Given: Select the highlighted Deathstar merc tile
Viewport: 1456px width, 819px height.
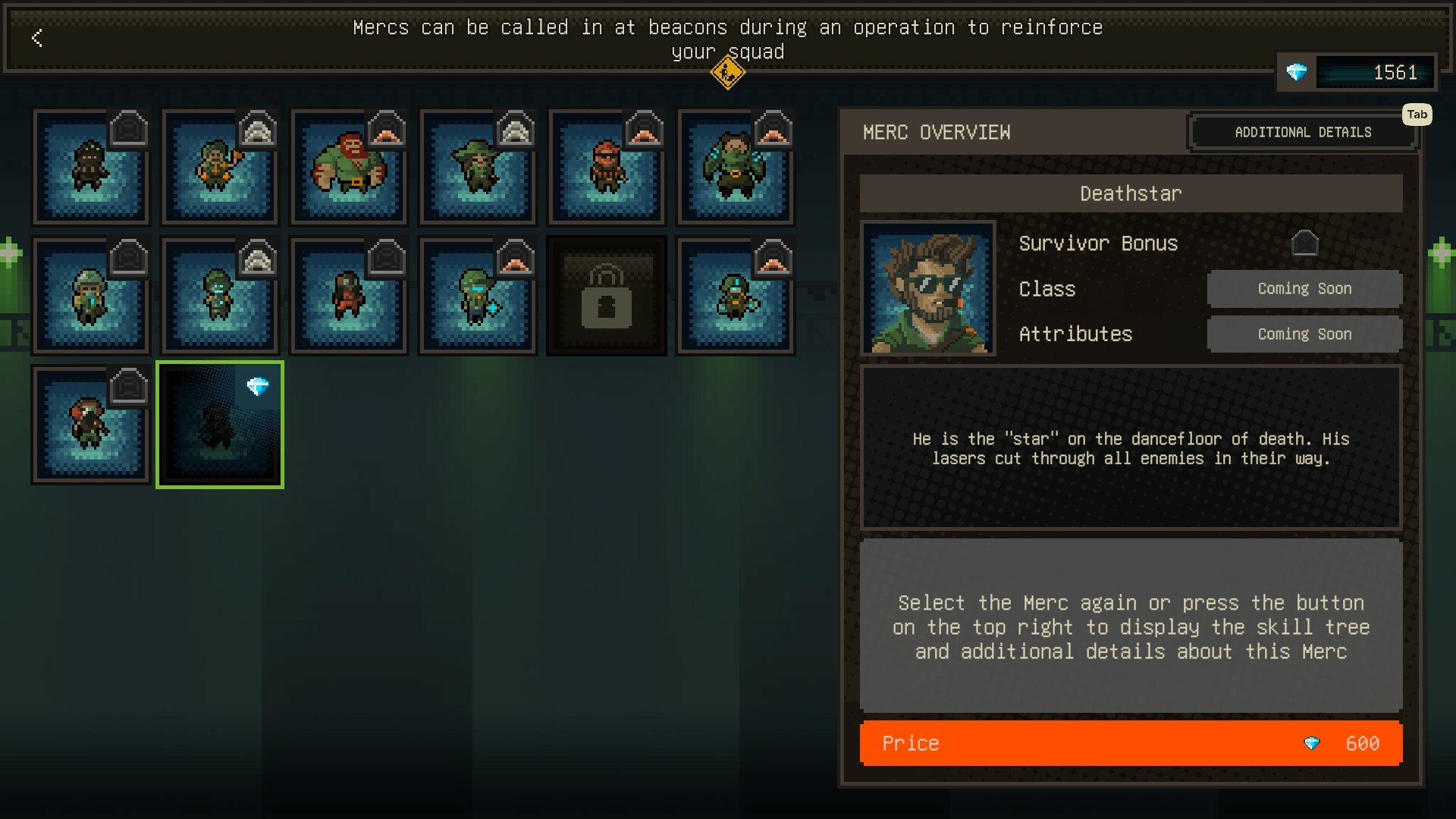Looking at the screenshot, I should point(220,425).
